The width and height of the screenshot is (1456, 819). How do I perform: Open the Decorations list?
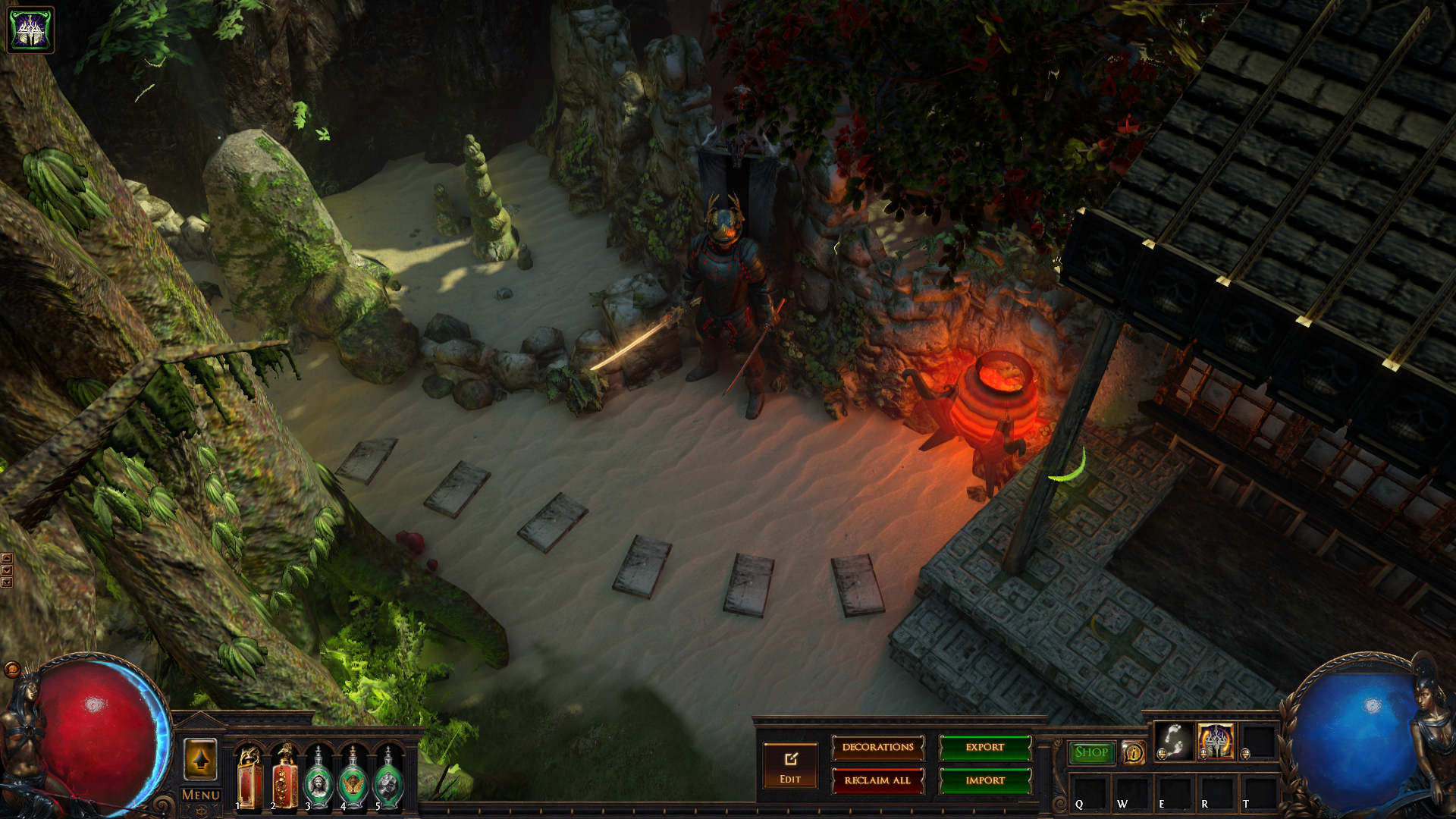(x=877, y=748)
